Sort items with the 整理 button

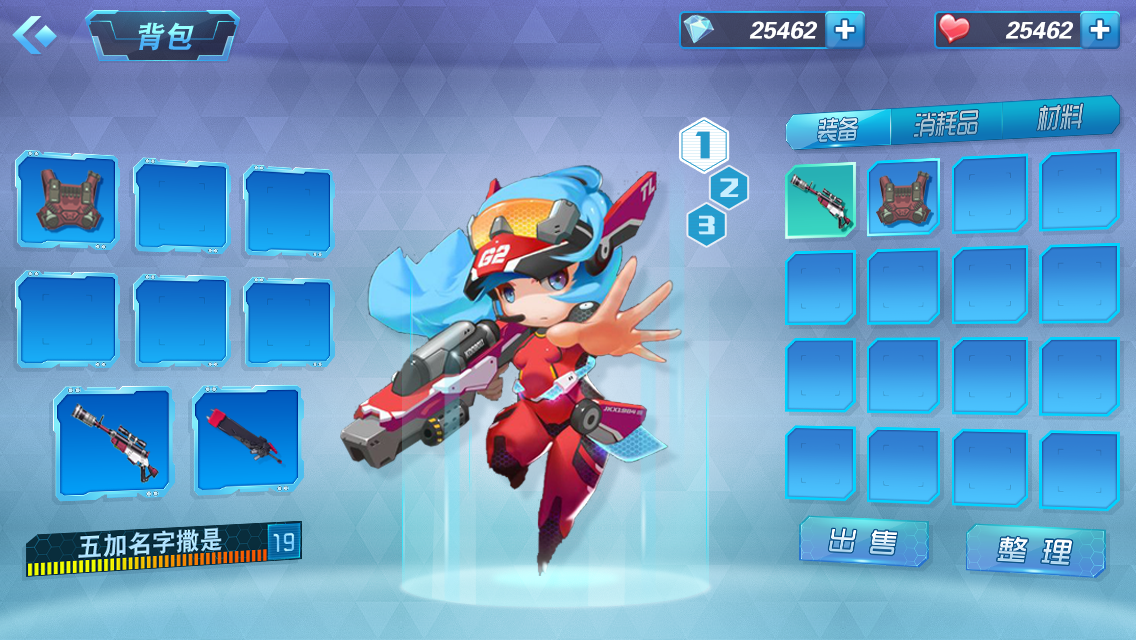click(x=1035, y=551)
